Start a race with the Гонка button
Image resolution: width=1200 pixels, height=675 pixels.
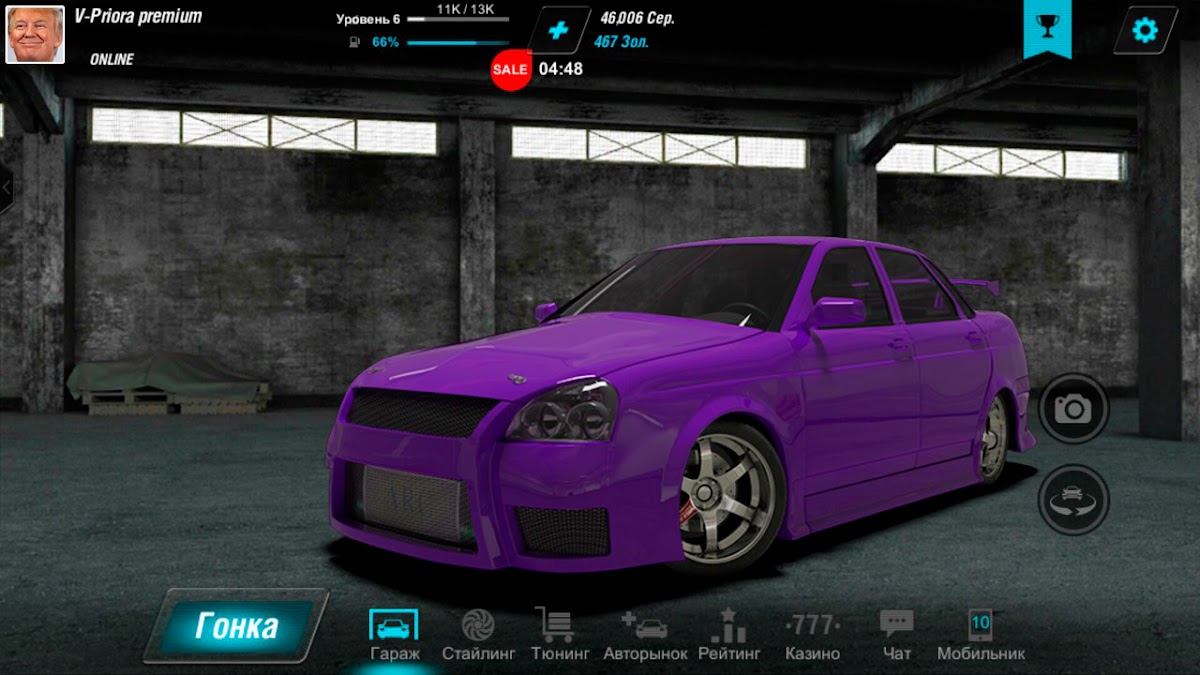tap(236, 627)
